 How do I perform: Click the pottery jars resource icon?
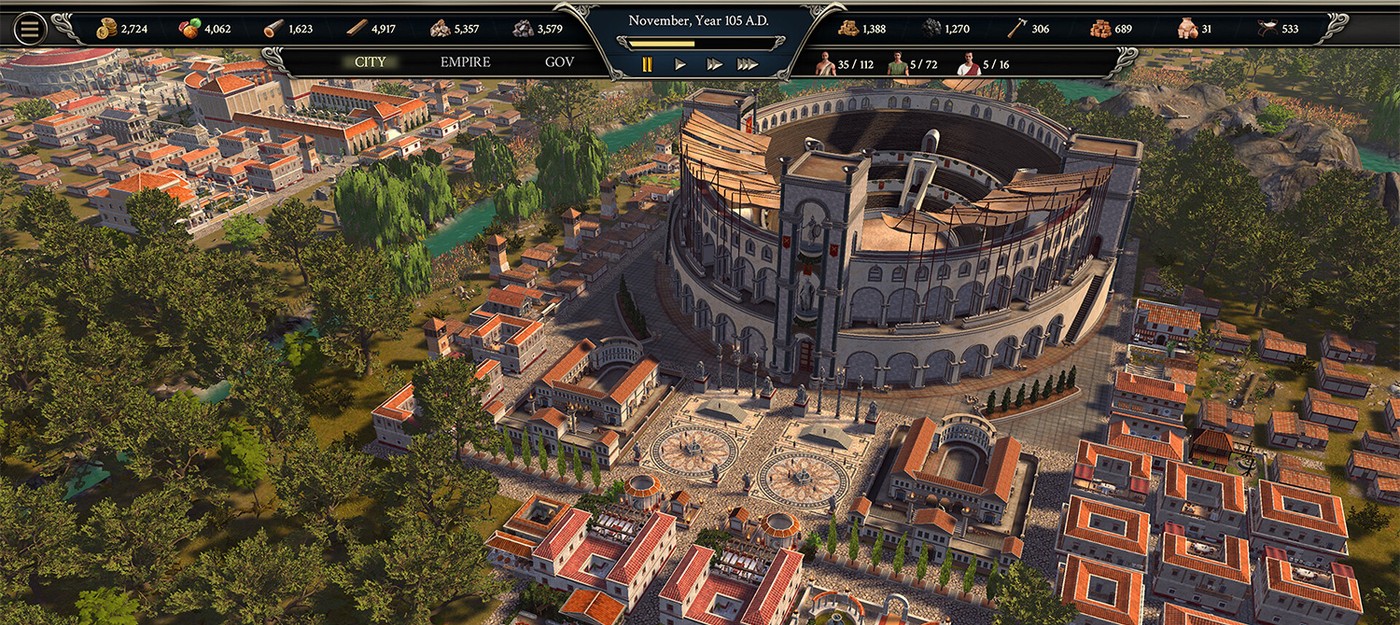[x=1187, y=29]
